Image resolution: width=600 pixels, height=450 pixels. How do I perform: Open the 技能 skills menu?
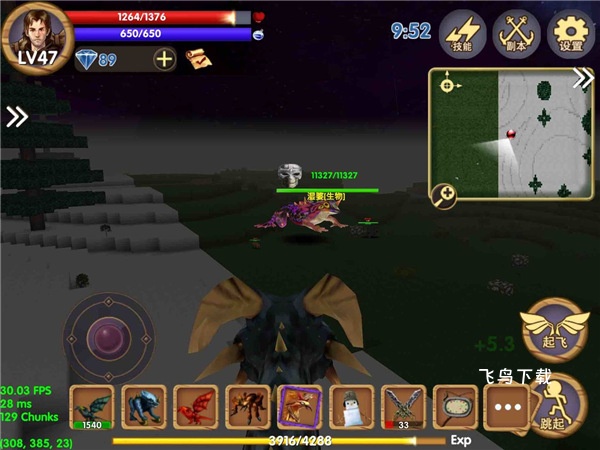tap(463, 33)
